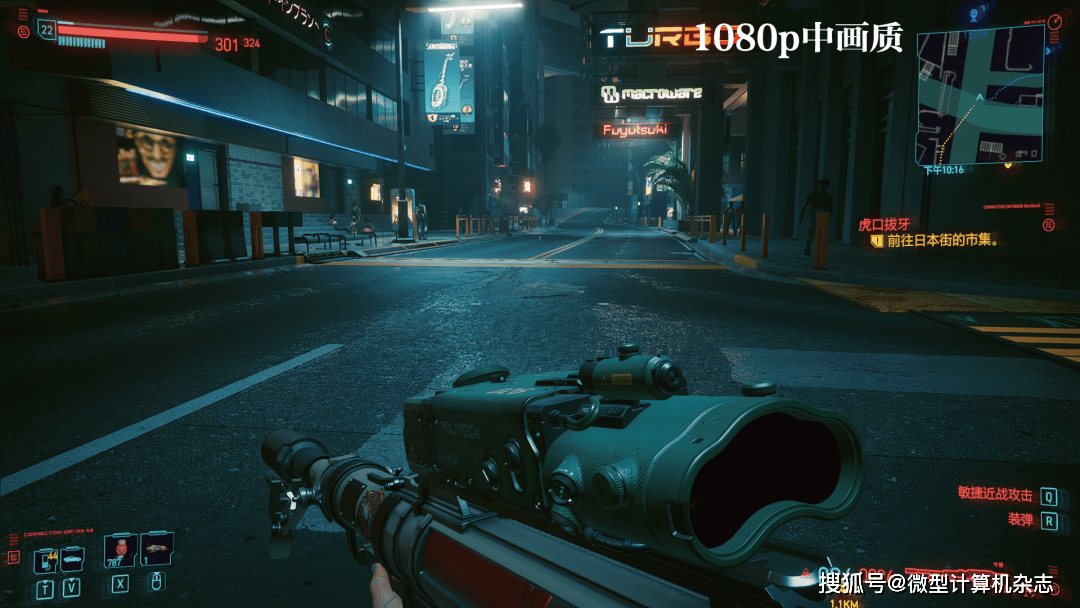Open the street minimap
Viewport: 1080px width, 608px height.
pos(980,94)
